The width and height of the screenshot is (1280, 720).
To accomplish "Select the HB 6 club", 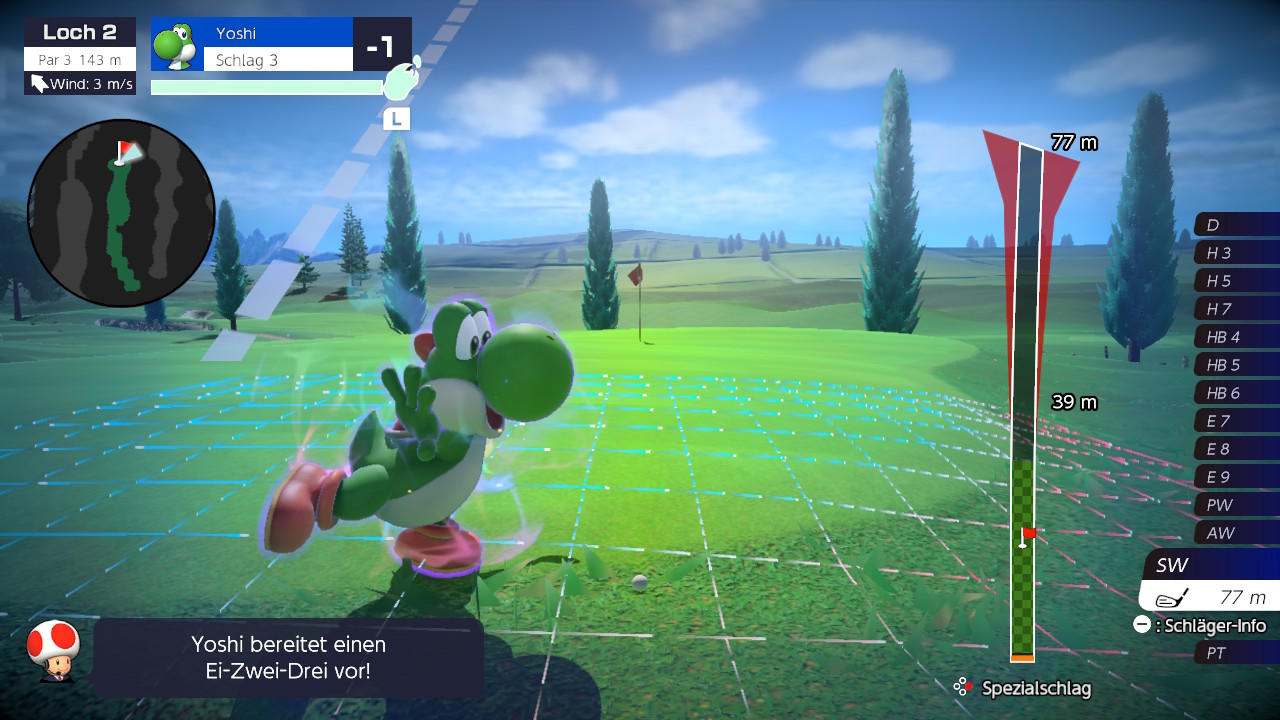I will click(x=1236, y=393).
